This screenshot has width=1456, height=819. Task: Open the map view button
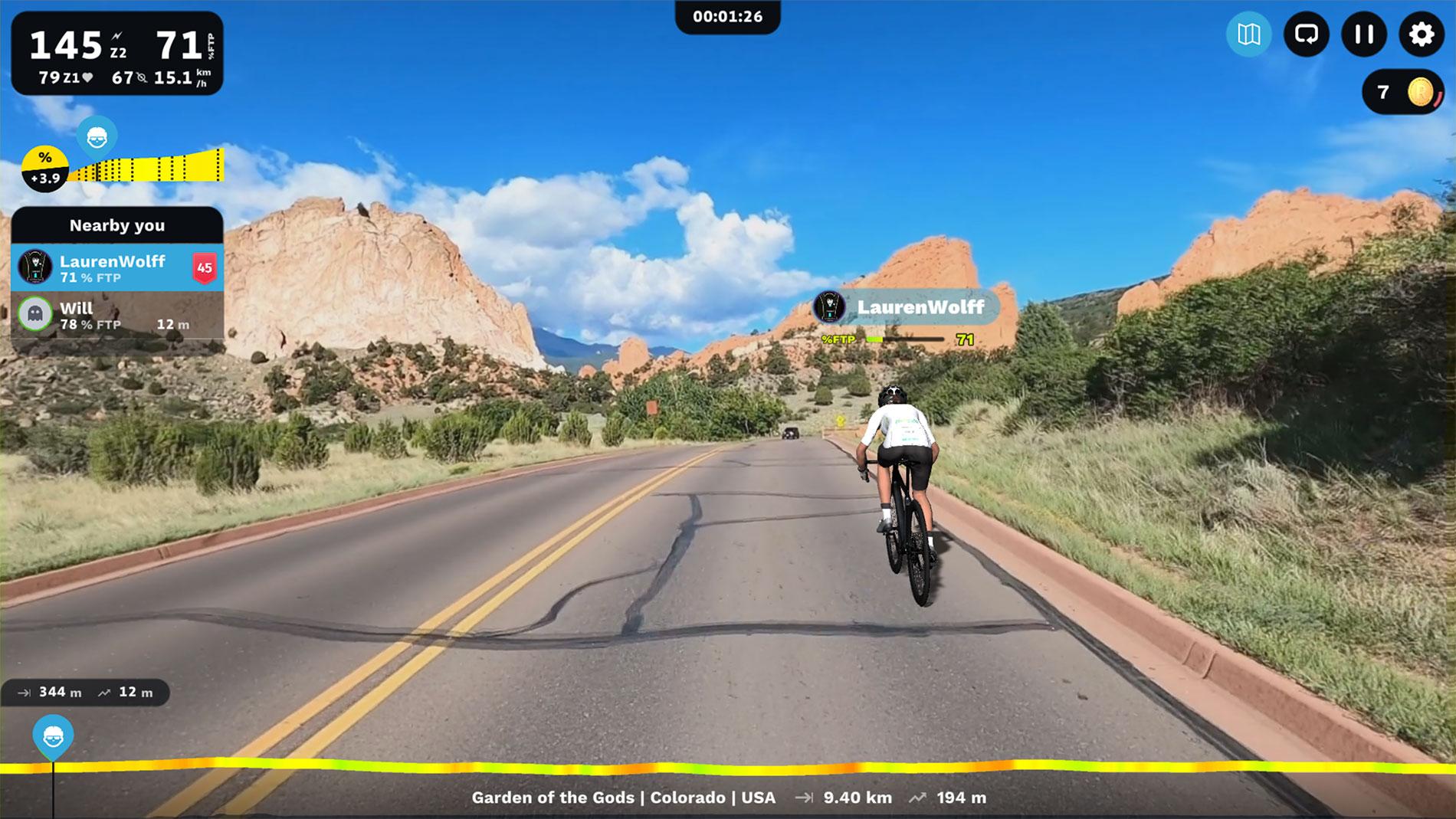[x=1248, y=34]
